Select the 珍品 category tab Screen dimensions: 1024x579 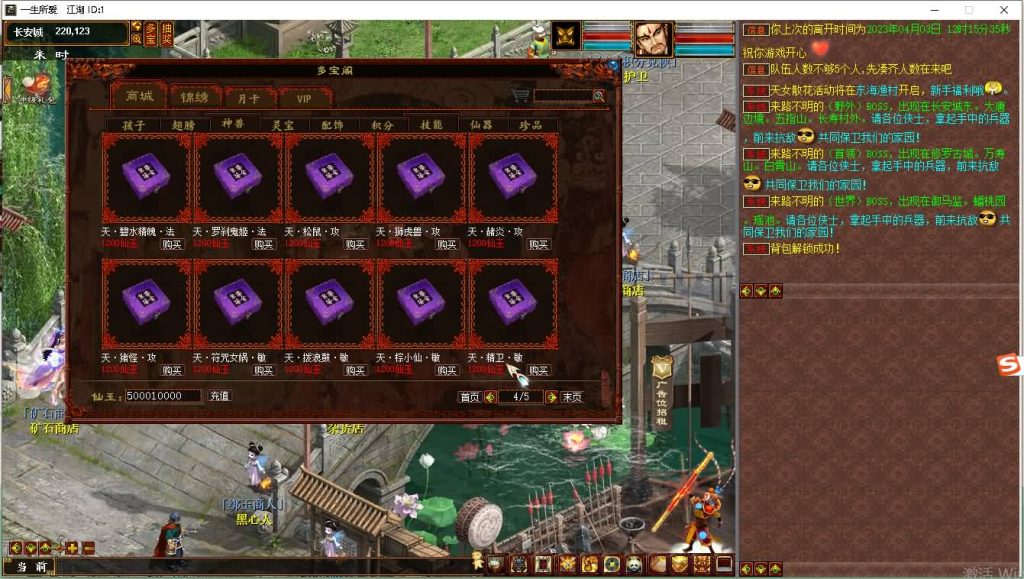[532, 125]
